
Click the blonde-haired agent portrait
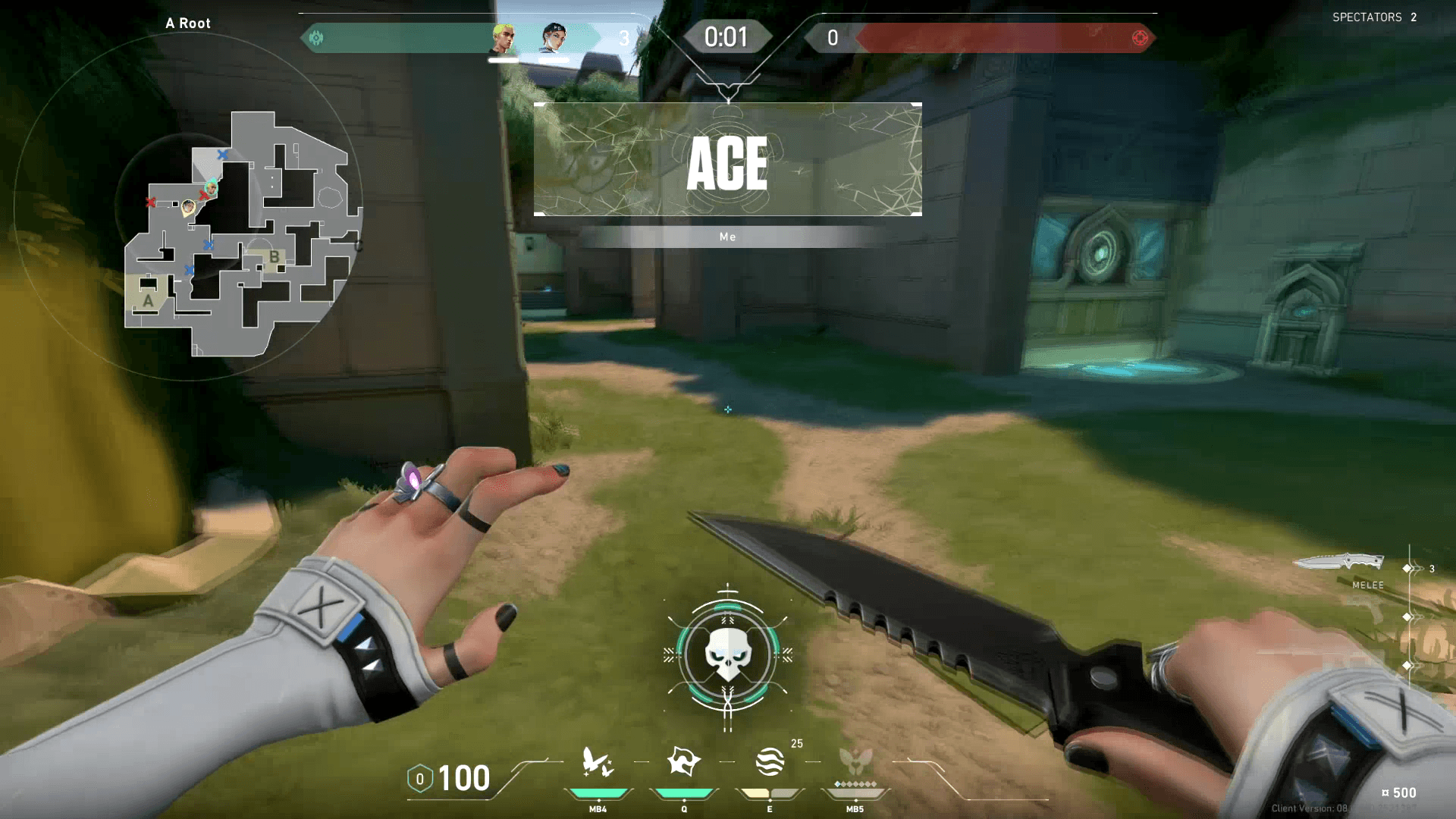tap(503, 39)
